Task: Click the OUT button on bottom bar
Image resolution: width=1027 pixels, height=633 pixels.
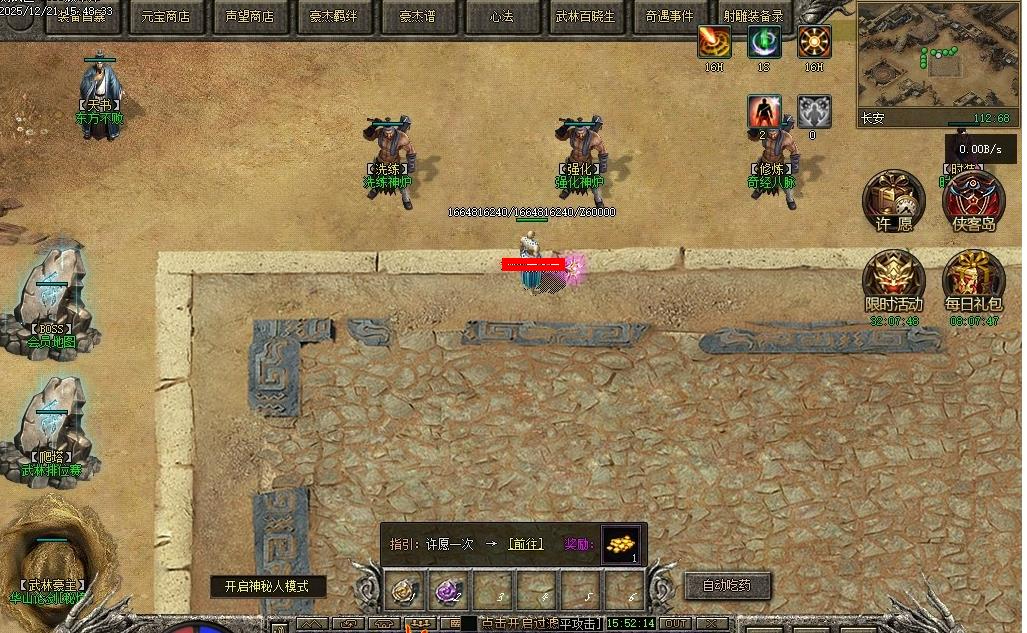Action: (677, 624)
